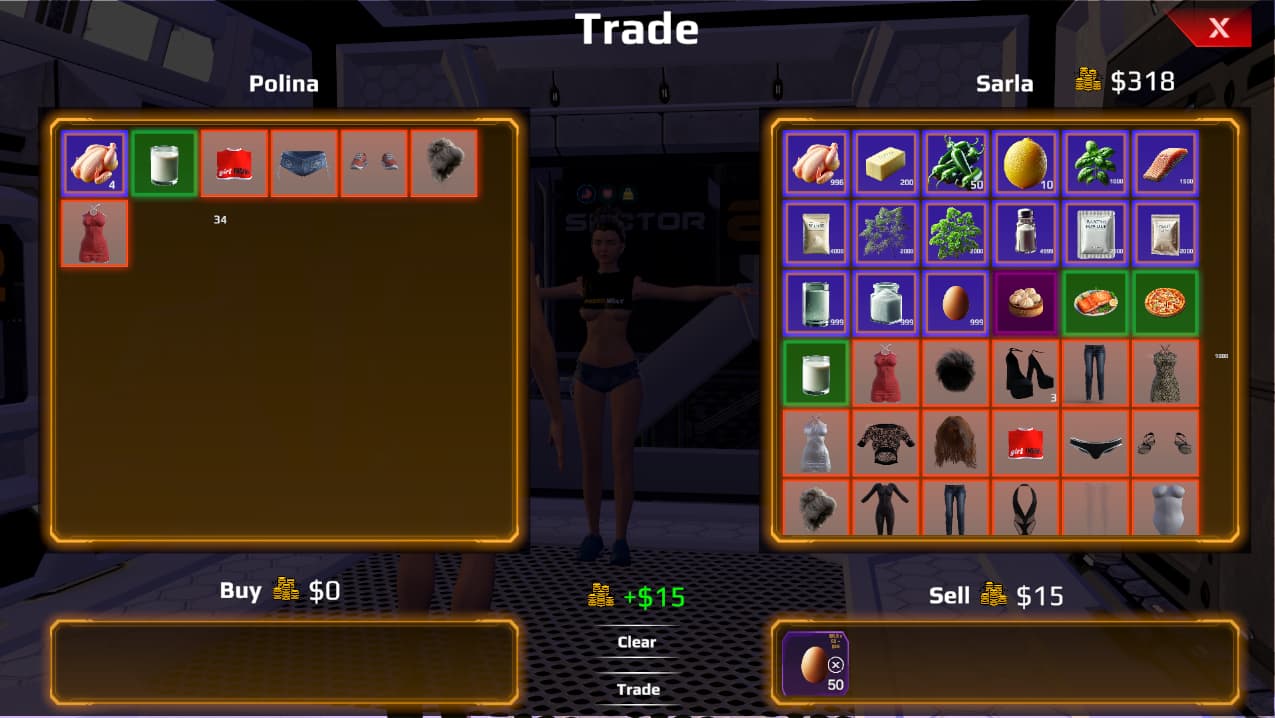Screen dimensions: 1275x718
Task: Choose Sarla's leopard print dress
Action: tap(1166, 373)
